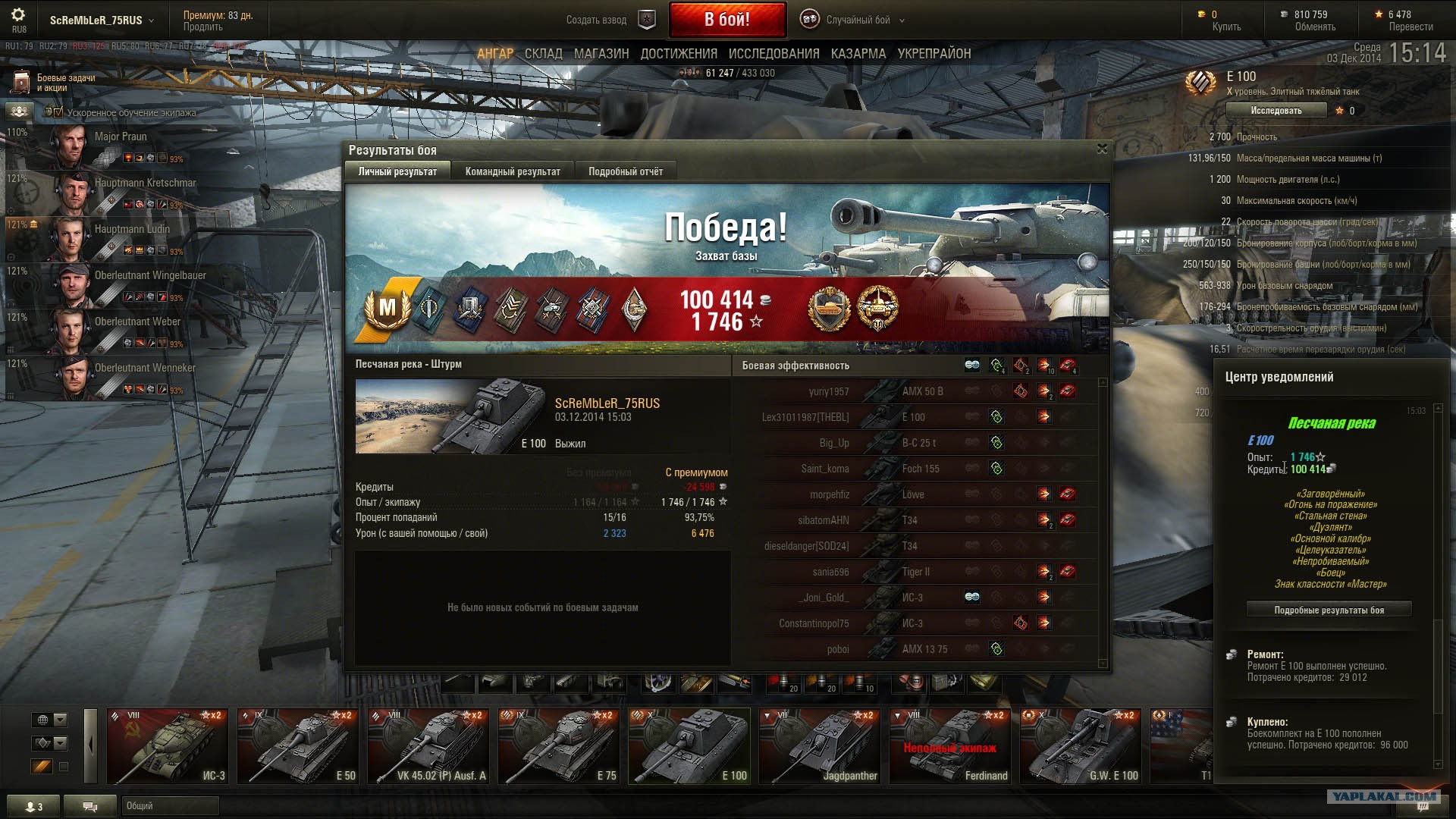This screenshot has height=819, width=1456.
Task: Open the ИССЛЕДОВАНИЯ tech tree
Action: point(773,54)
